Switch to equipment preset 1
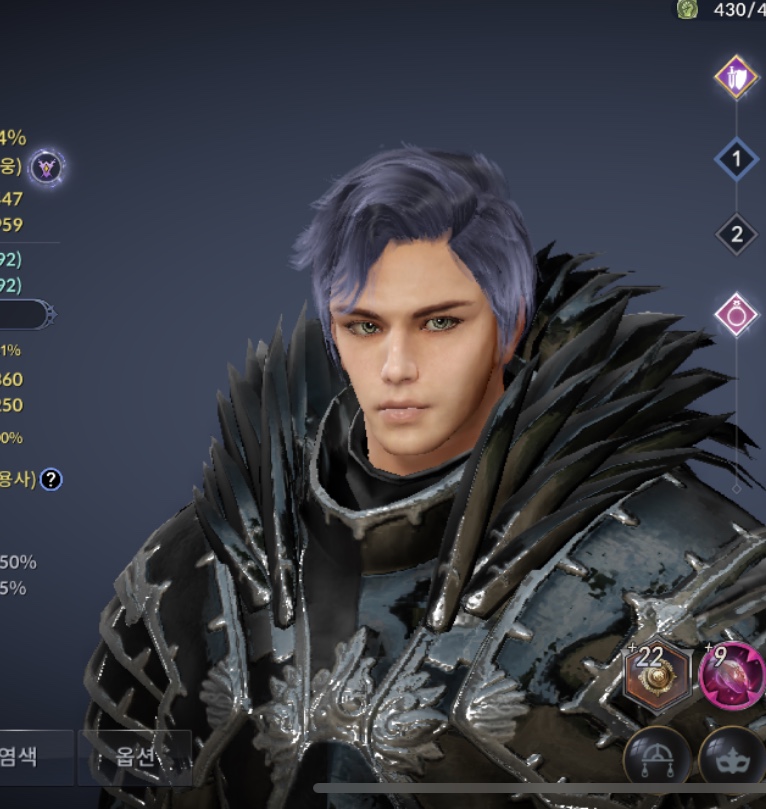This screenshot has width=766, height=809. click(x=737, y=158)
